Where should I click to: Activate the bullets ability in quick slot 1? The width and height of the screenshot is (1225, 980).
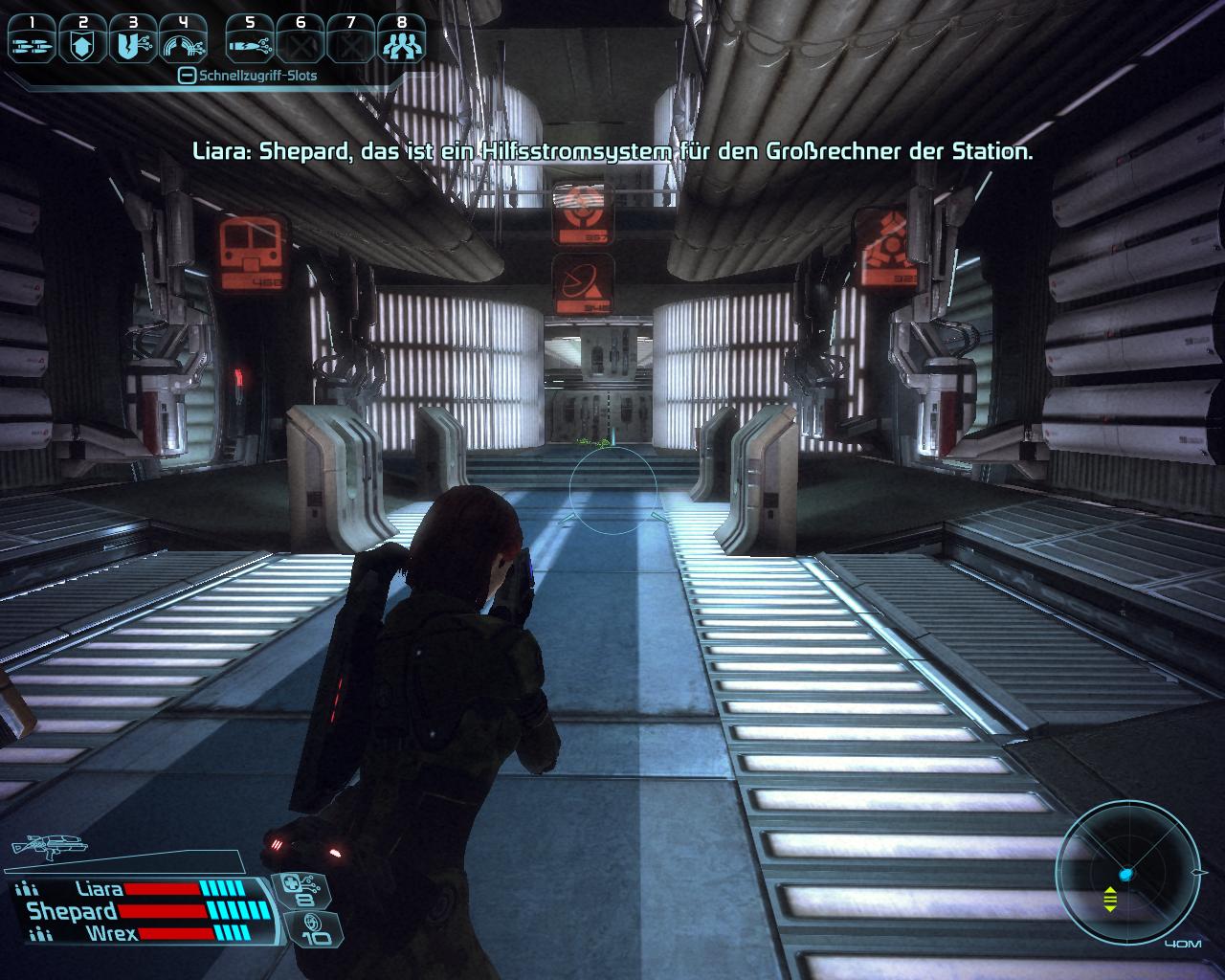click(x=31, y=44)
